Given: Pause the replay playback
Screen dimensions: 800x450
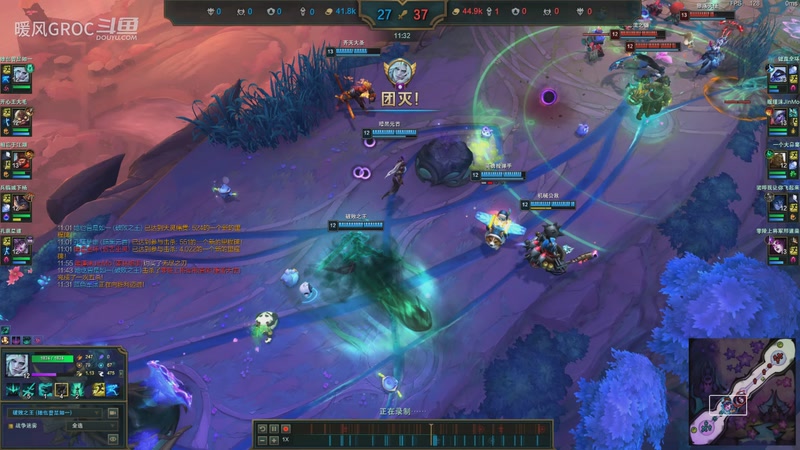Looking at the screenshot, I should 273,429.
